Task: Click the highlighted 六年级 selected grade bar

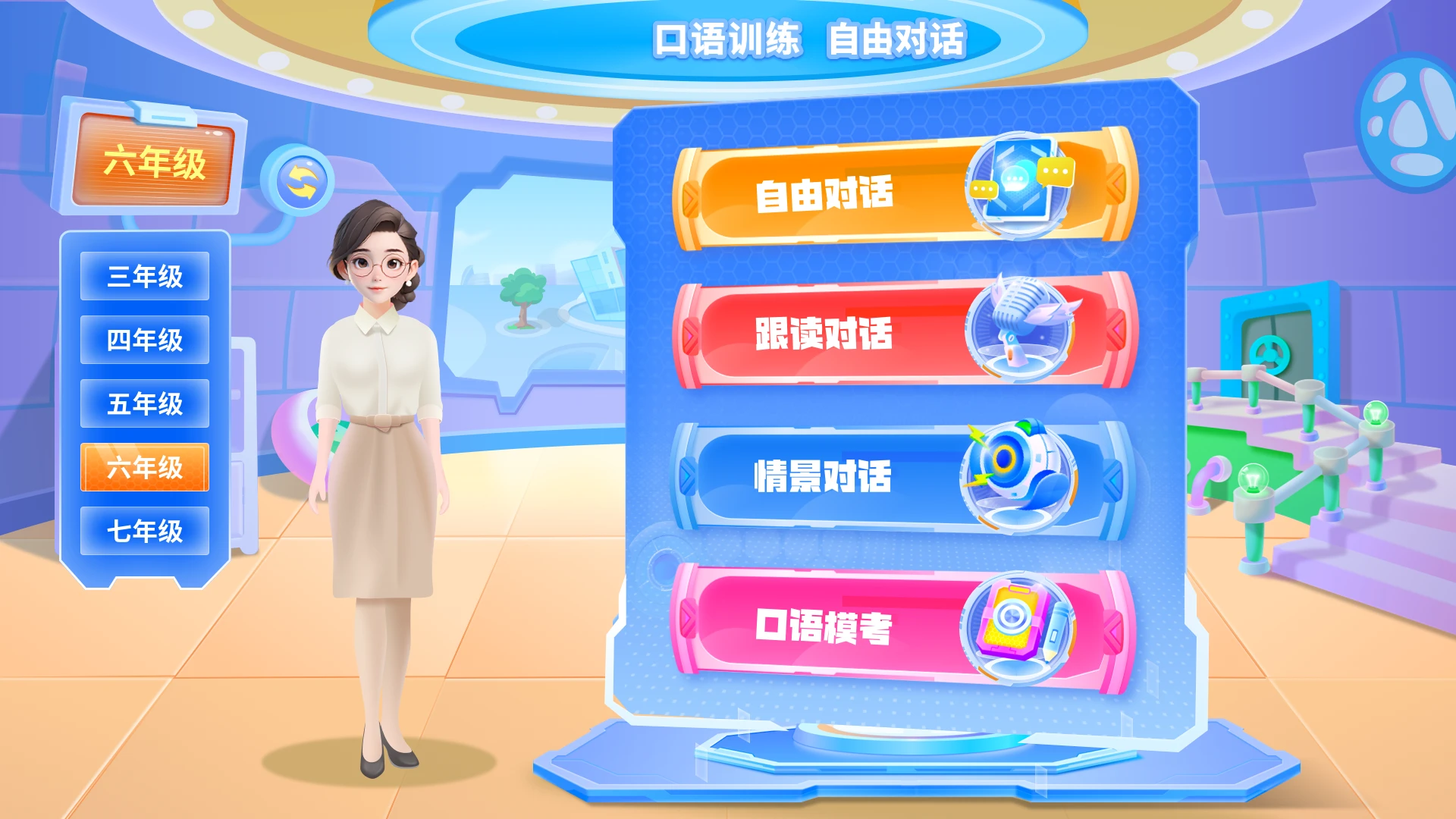Action: (x=144, y=468)
